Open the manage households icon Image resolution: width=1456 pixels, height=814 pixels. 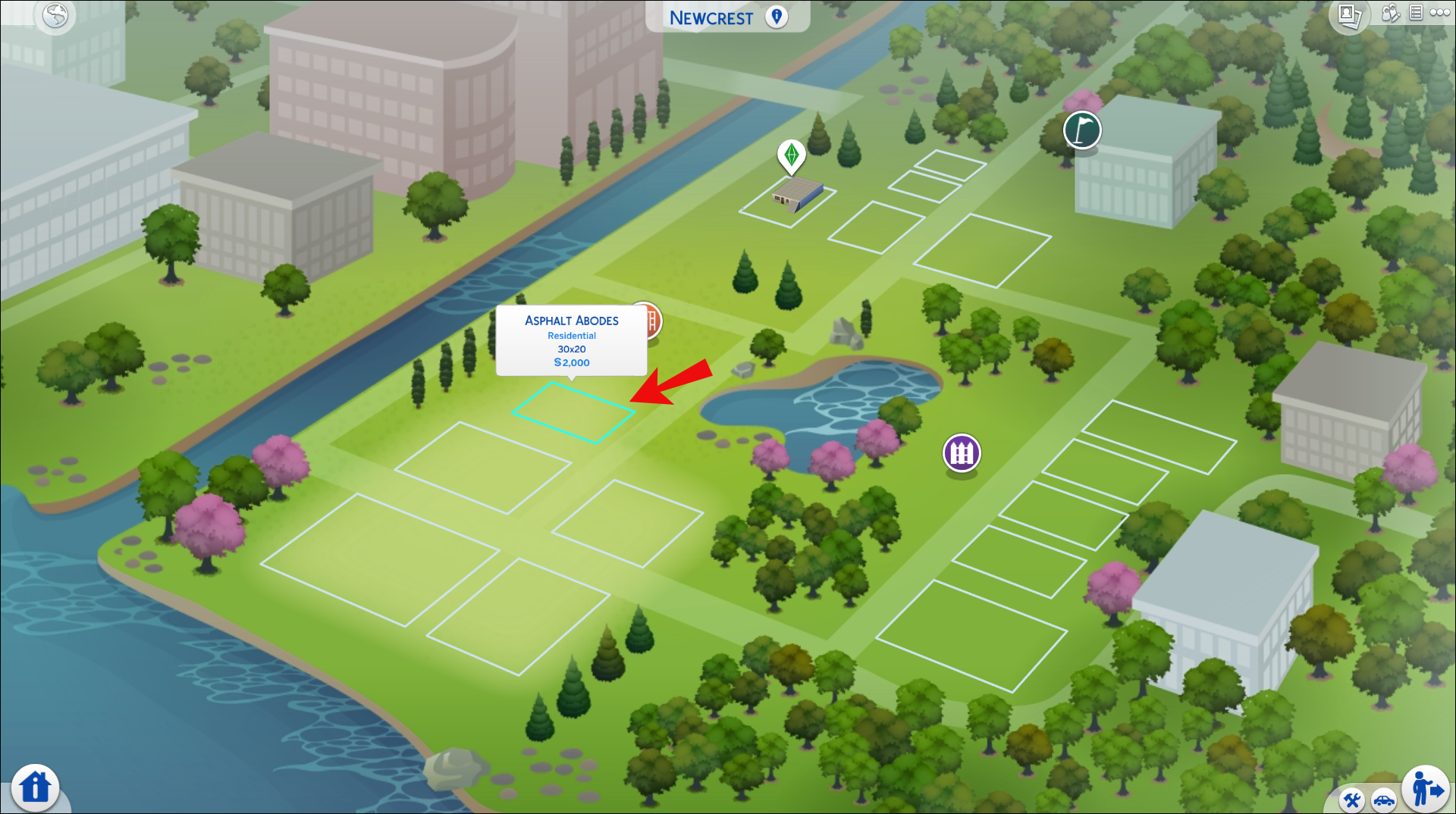tap(1390, 13)
